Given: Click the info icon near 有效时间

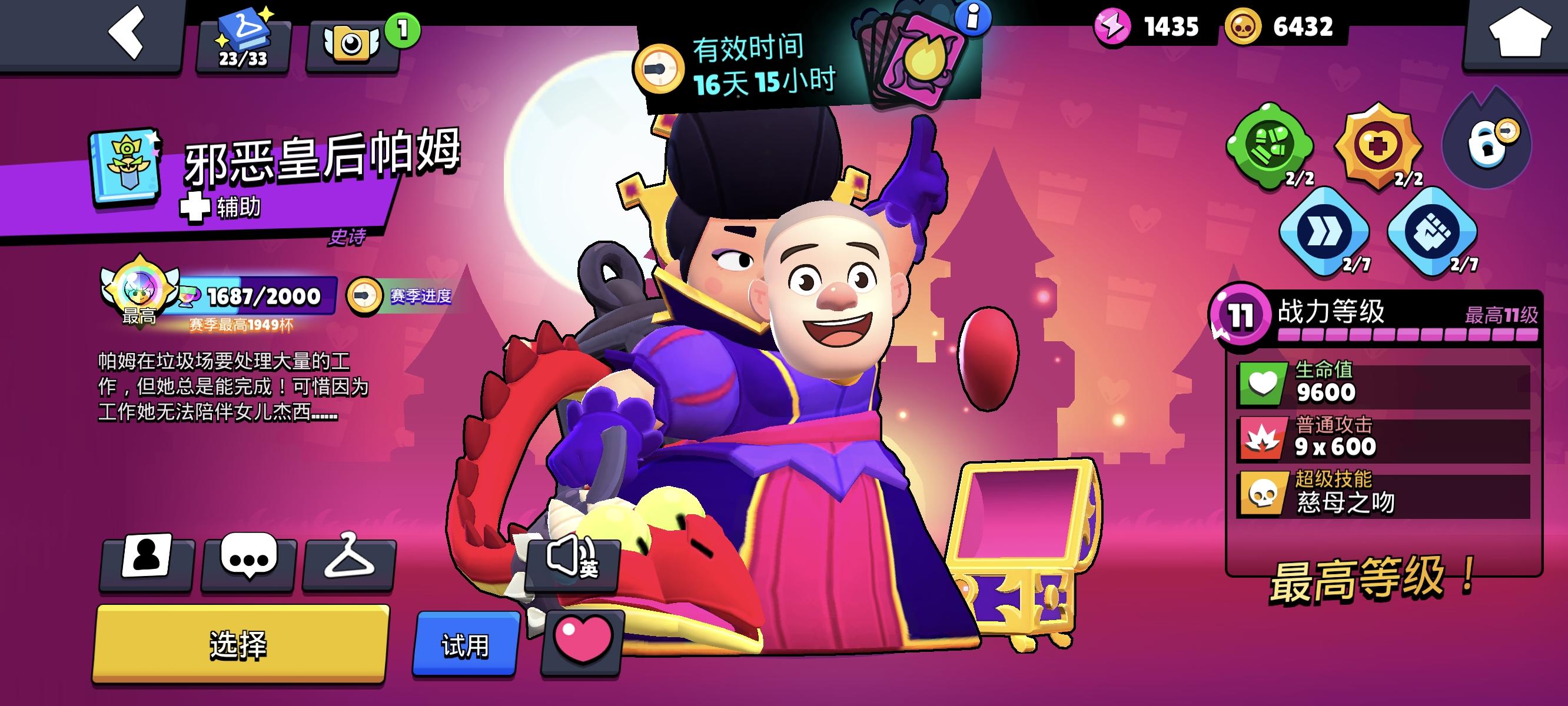Looking at the screenshot, I should tap(973, 18).
